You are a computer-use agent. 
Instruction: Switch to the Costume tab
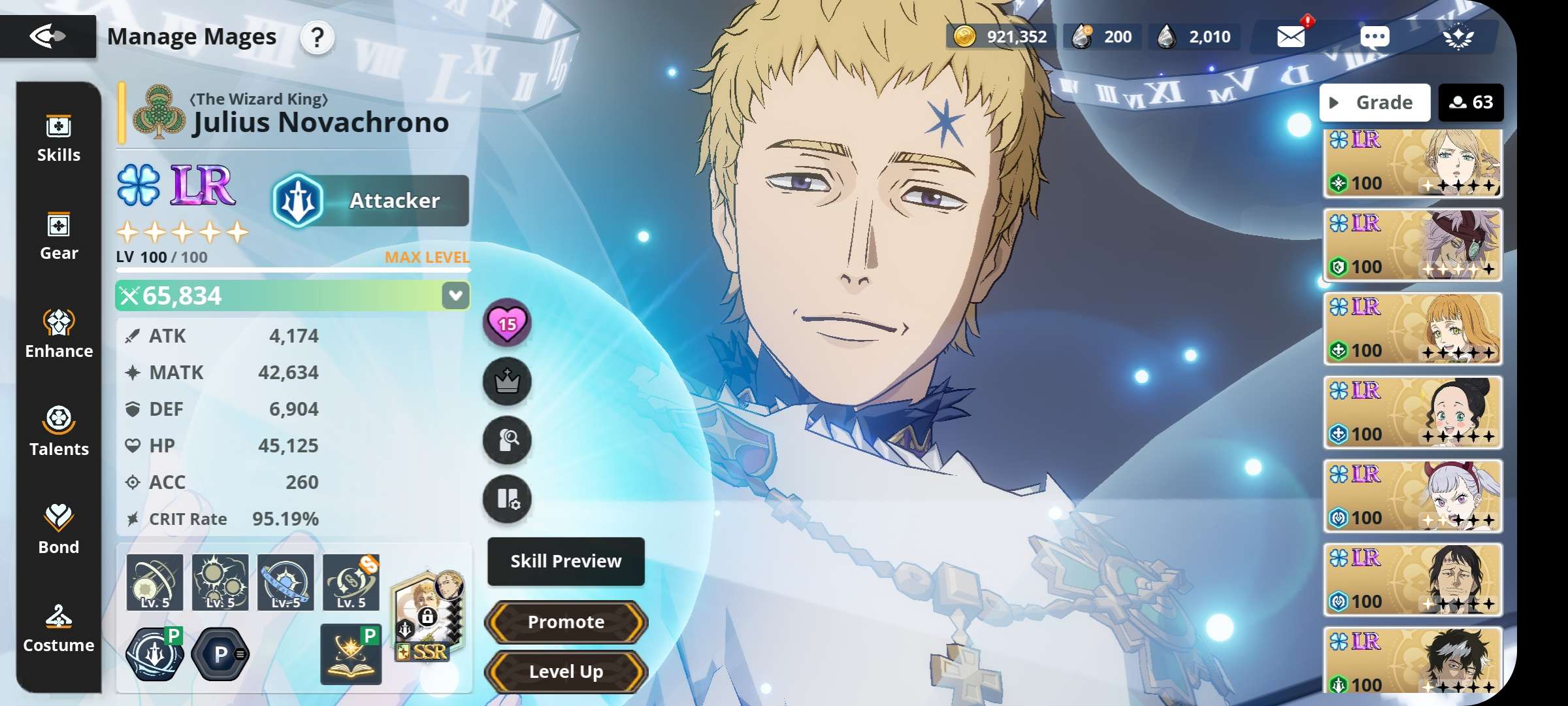pos(59,629)
